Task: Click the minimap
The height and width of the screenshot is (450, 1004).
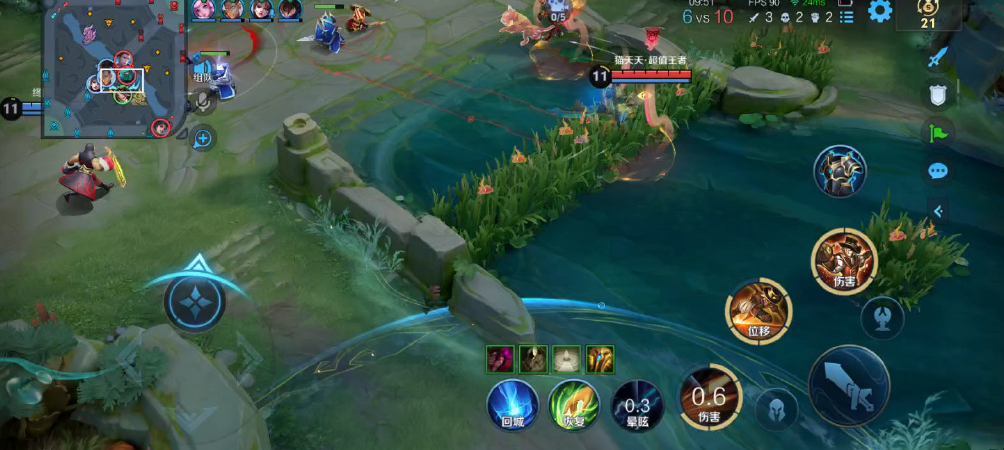Action: coord(112,68)
